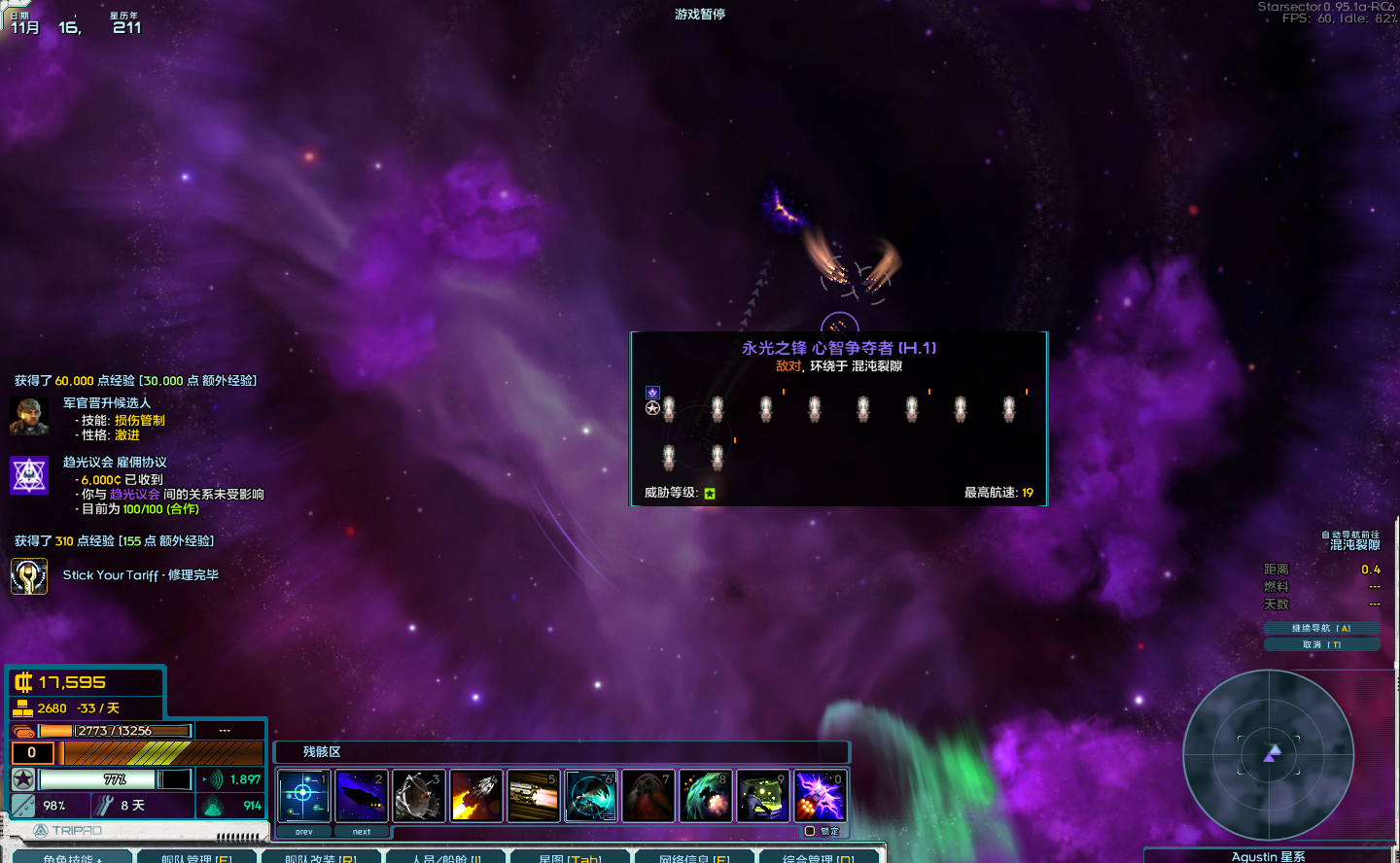
Task: Open the 星图 star map tab
Action: coord(570,857)
